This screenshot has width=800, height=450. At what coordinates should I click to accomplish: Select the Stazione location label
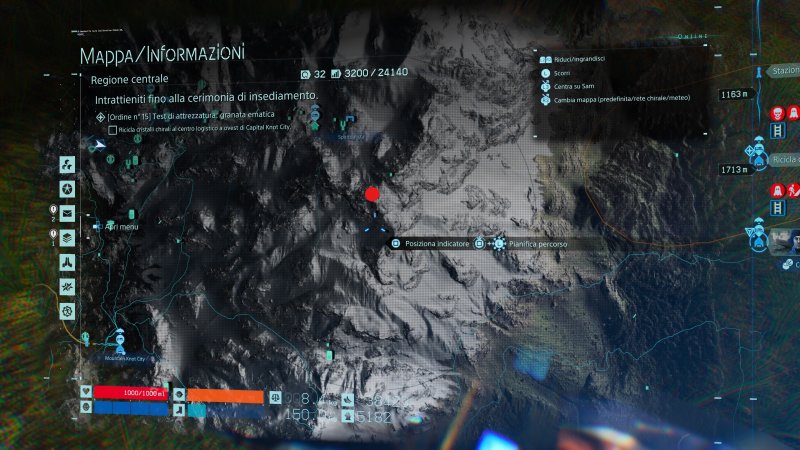click(784, 71)
